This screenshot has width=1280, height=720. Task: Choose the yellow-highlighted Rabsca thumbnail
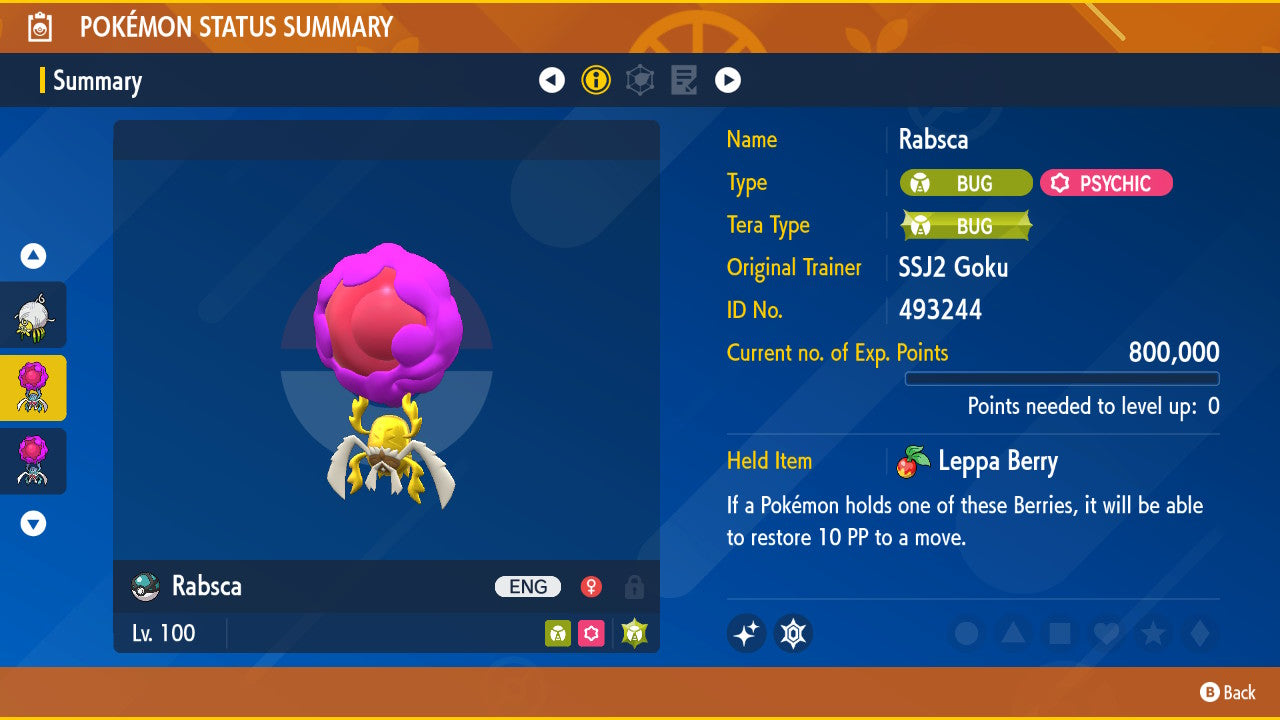[33, 388]
